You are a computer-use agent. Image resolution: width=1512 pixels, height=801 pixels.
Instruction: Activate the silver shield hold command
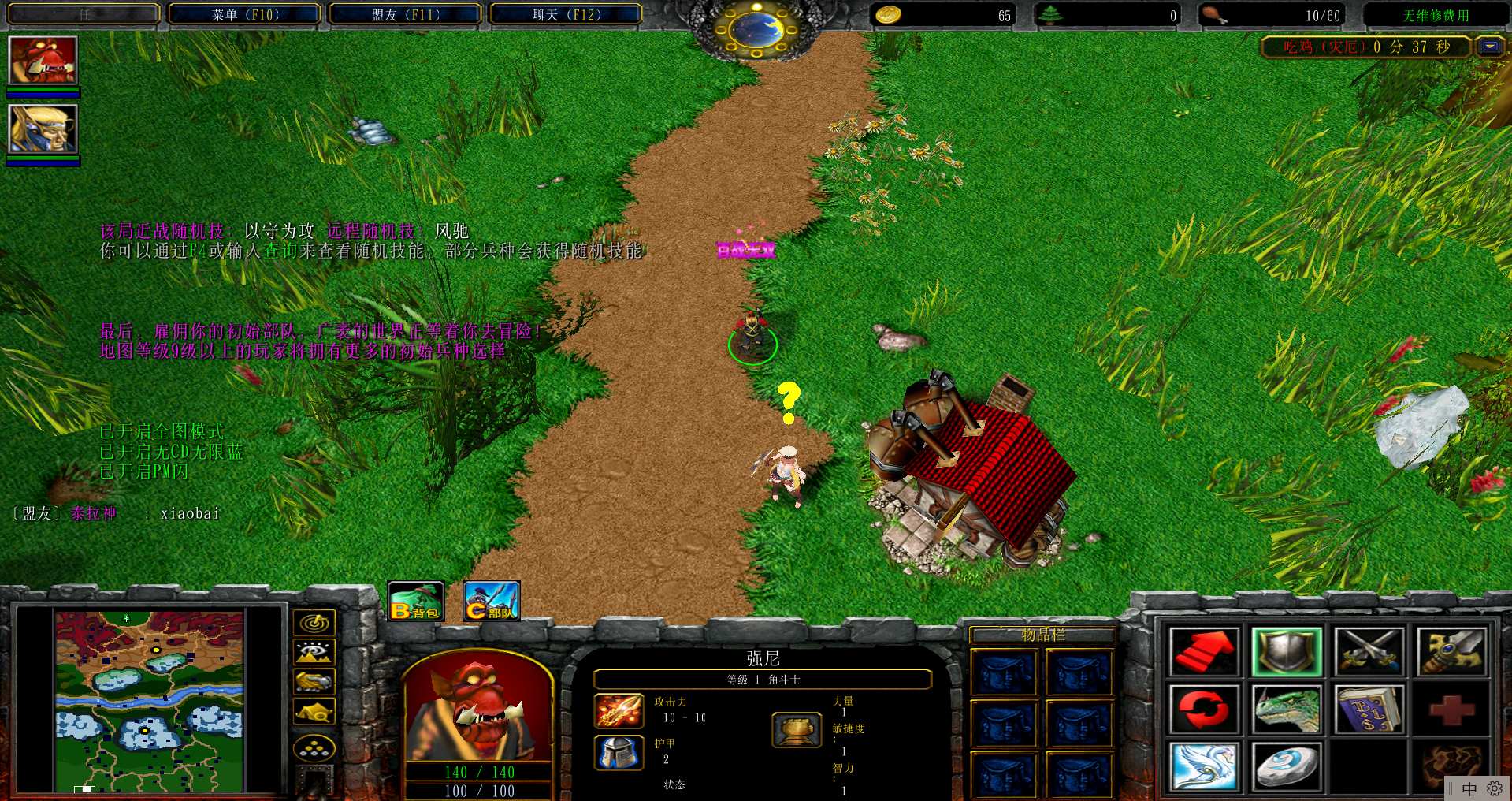pos(1286,652)
